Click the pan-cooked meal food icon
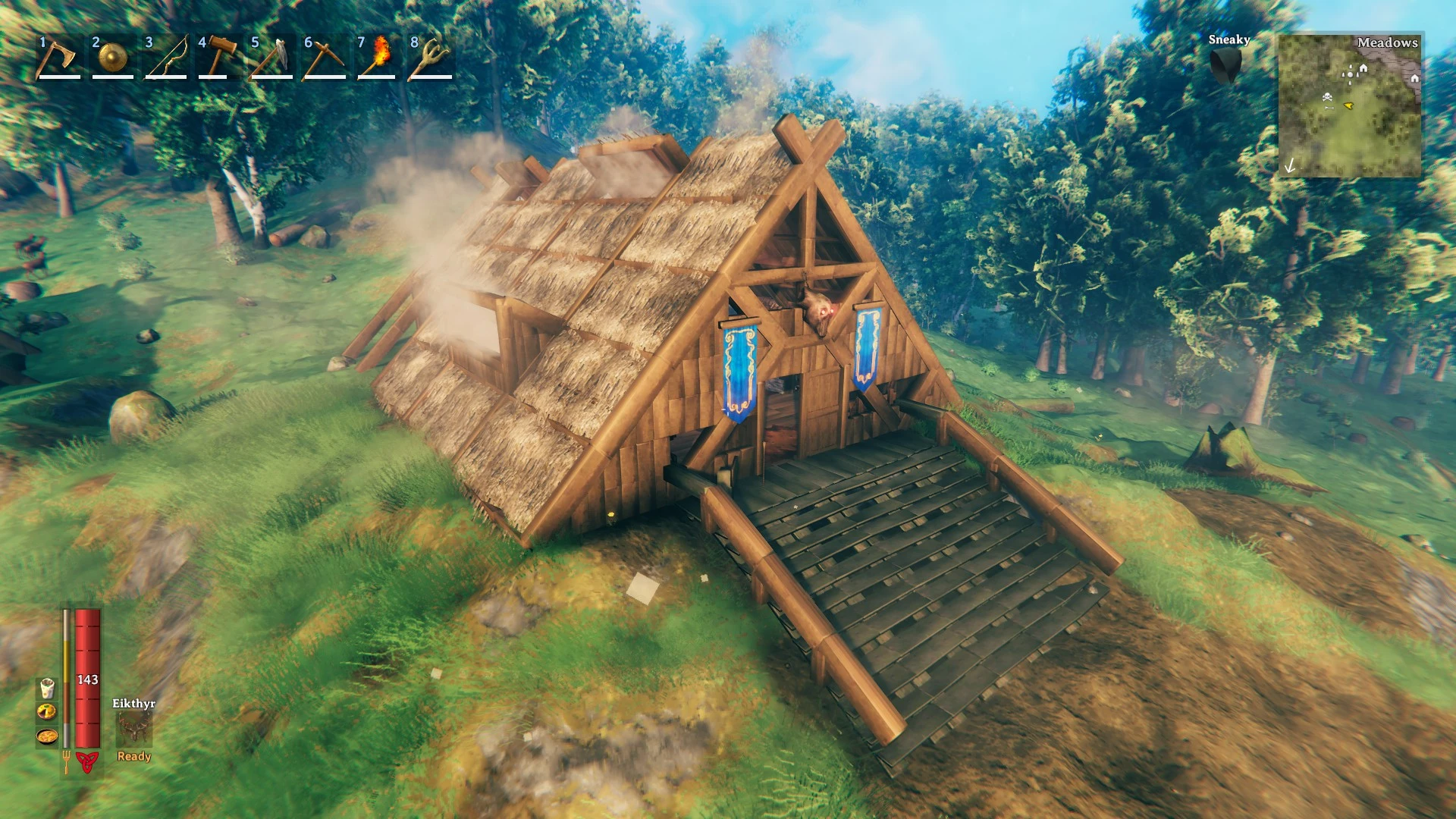 coord(47,737)
